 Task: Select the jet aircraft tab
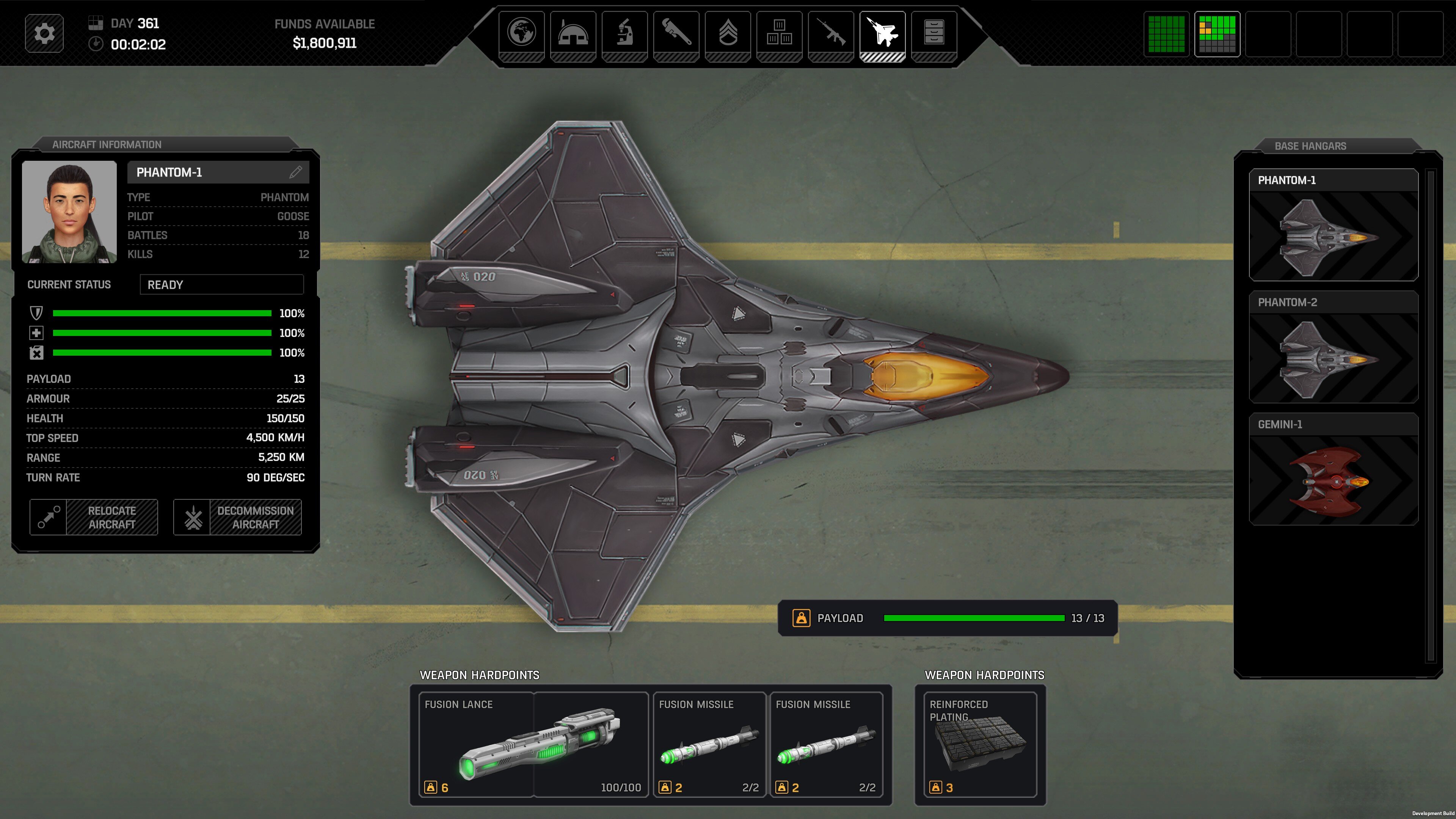(x=882, y=33)
